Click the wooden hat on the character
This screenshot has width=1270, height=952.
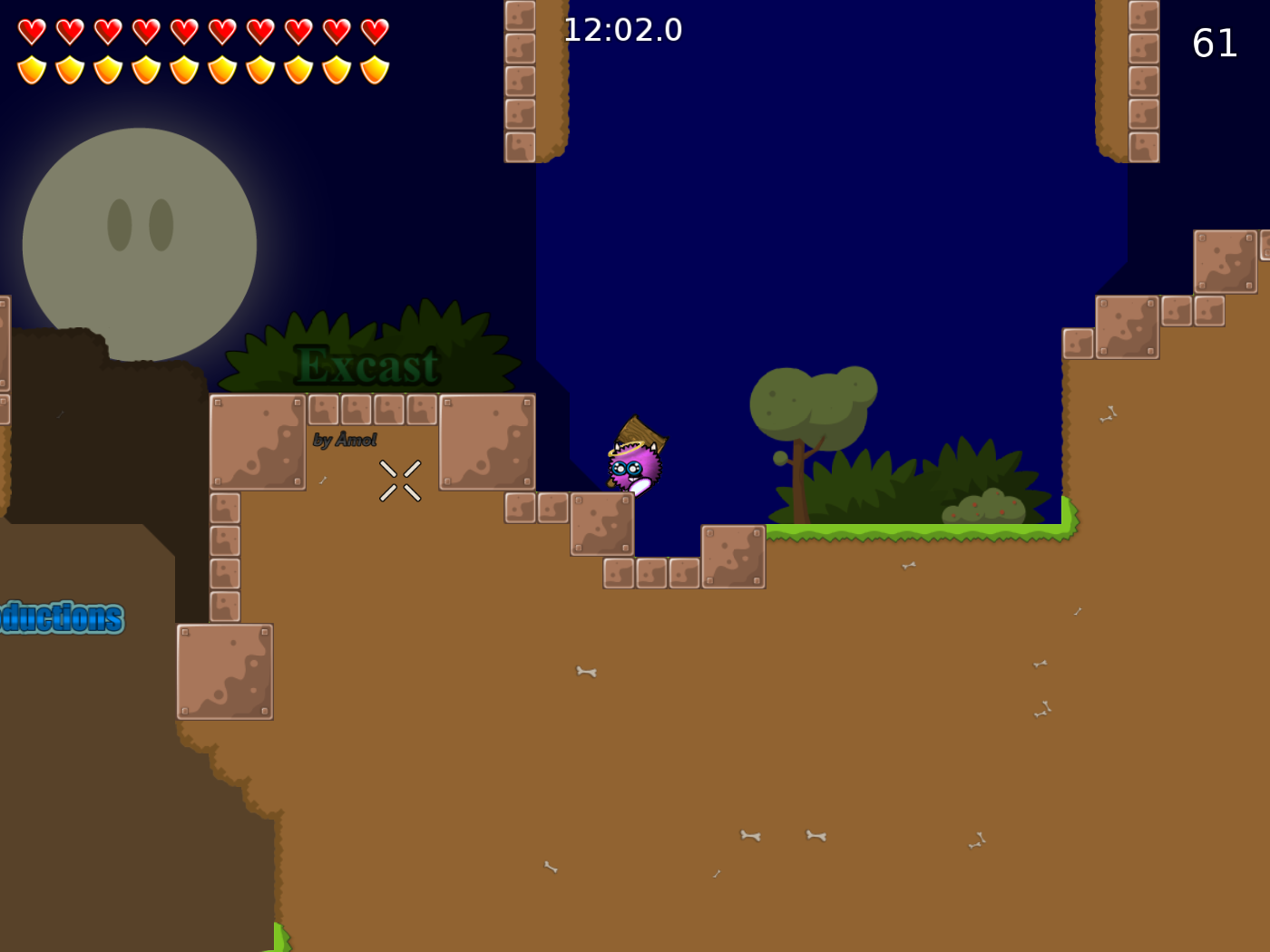click(640, 432)
